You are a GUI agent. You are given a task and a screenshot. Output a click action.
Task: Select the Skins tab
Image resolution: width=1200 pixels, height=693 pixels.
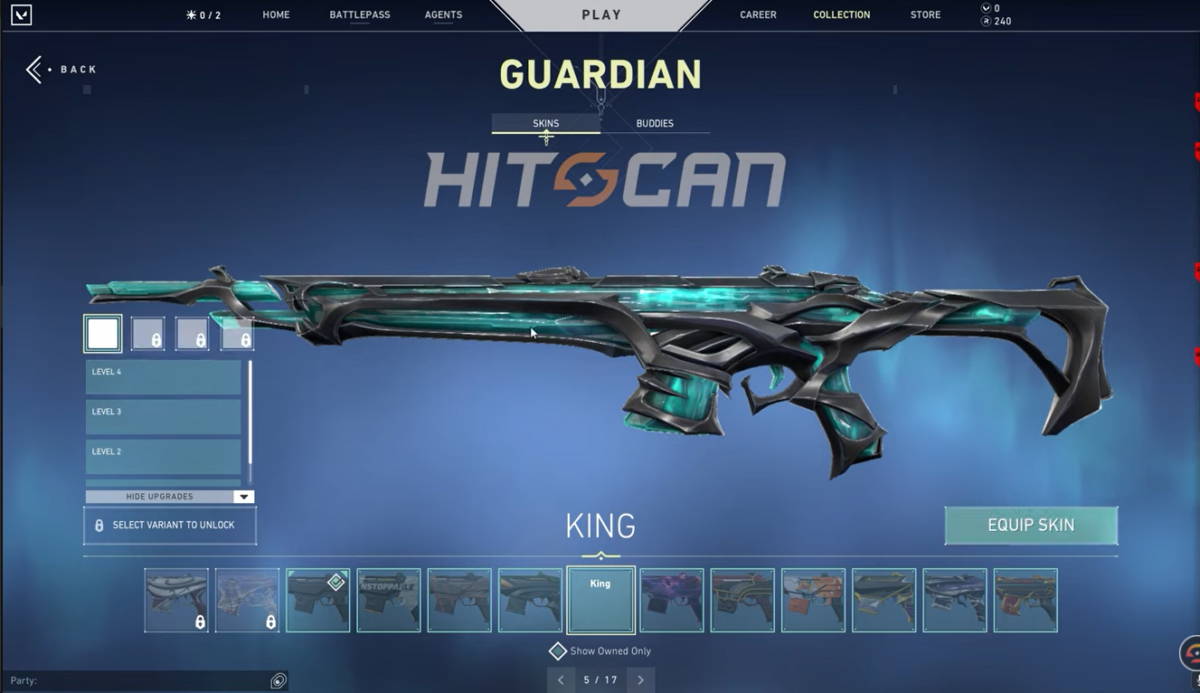coord(545,123)
